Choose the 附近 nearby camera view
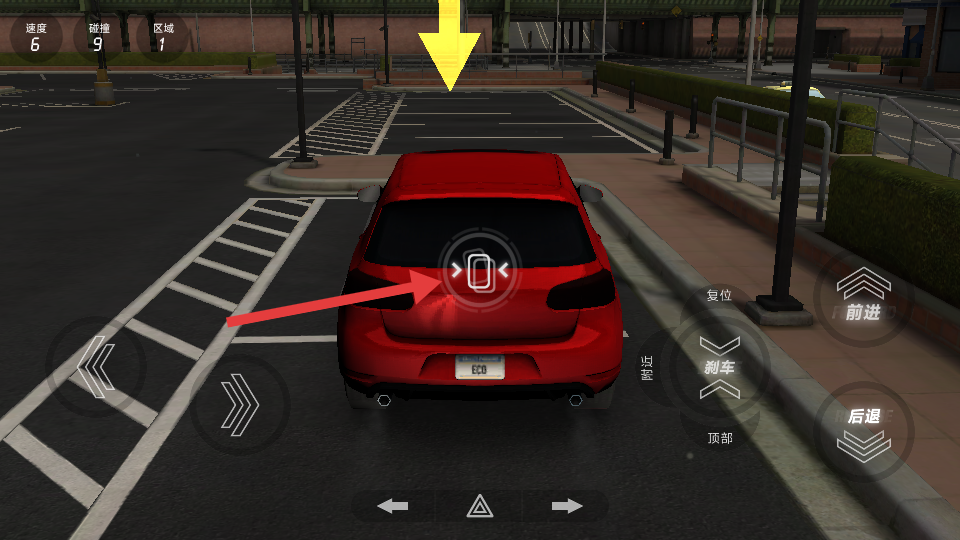This screenshot has width=960, height=540. pos(648,368)
